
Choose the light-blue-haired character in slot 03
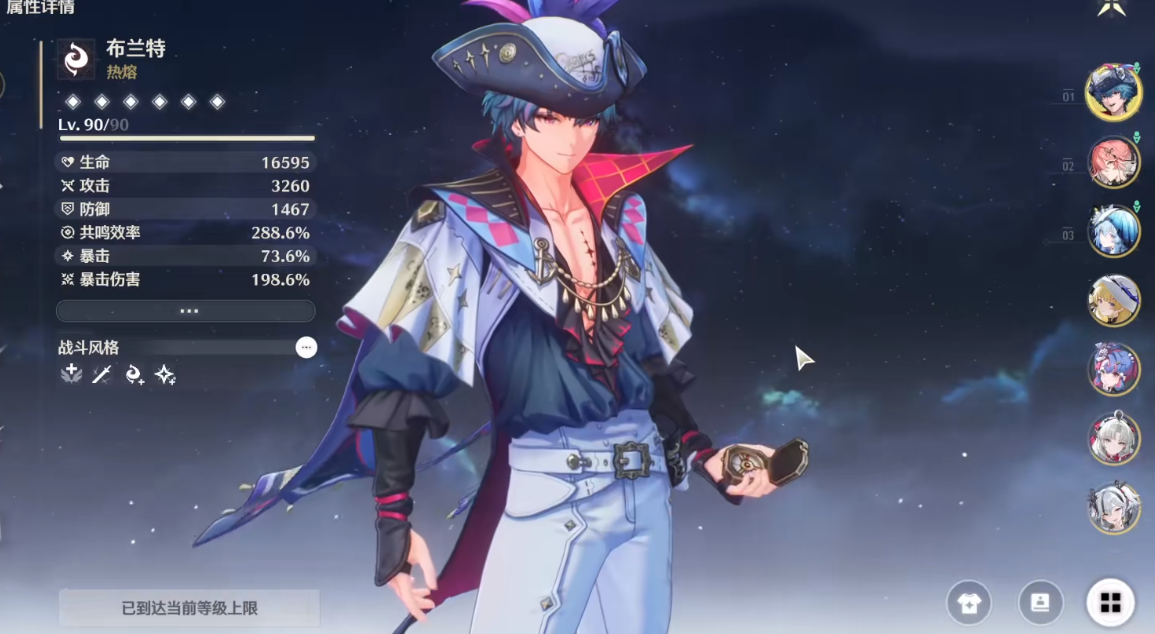pyautogui.click(x=1113, y=232)
